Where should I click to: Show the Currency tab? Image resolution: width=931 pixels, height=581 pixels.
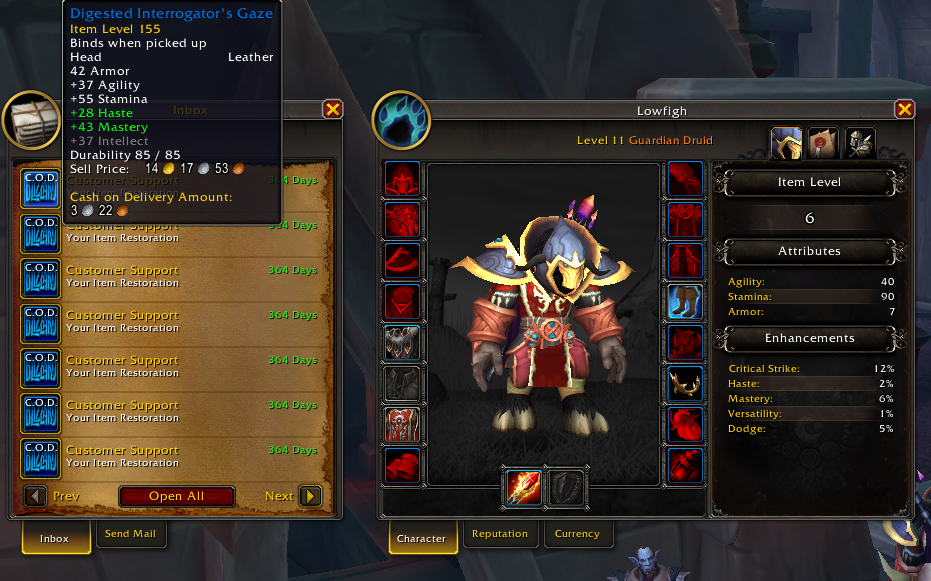[x=577, y=534]
